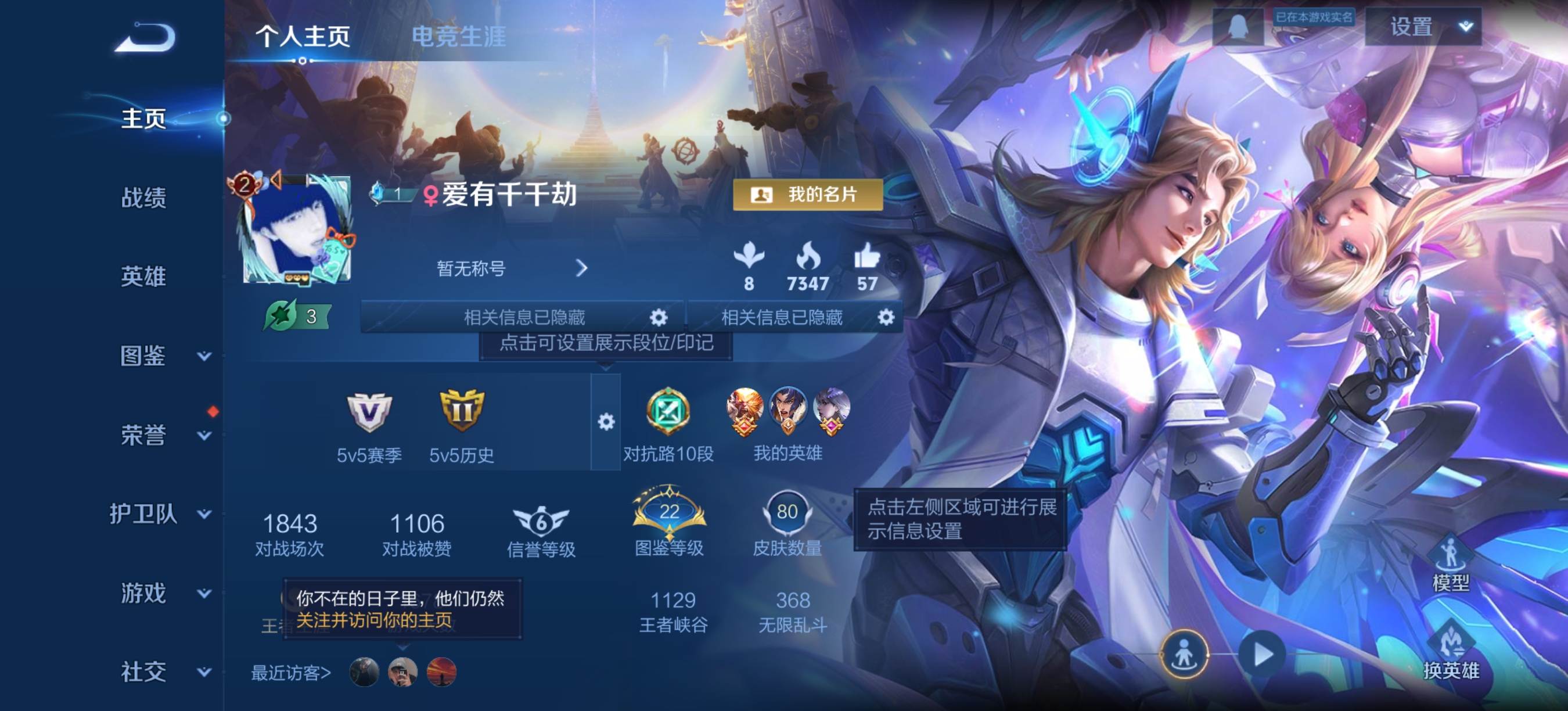Expand the 图鉴 sidebar menu
The height and width of the screenshot is (711, 1568).
[x=161, y=355]
